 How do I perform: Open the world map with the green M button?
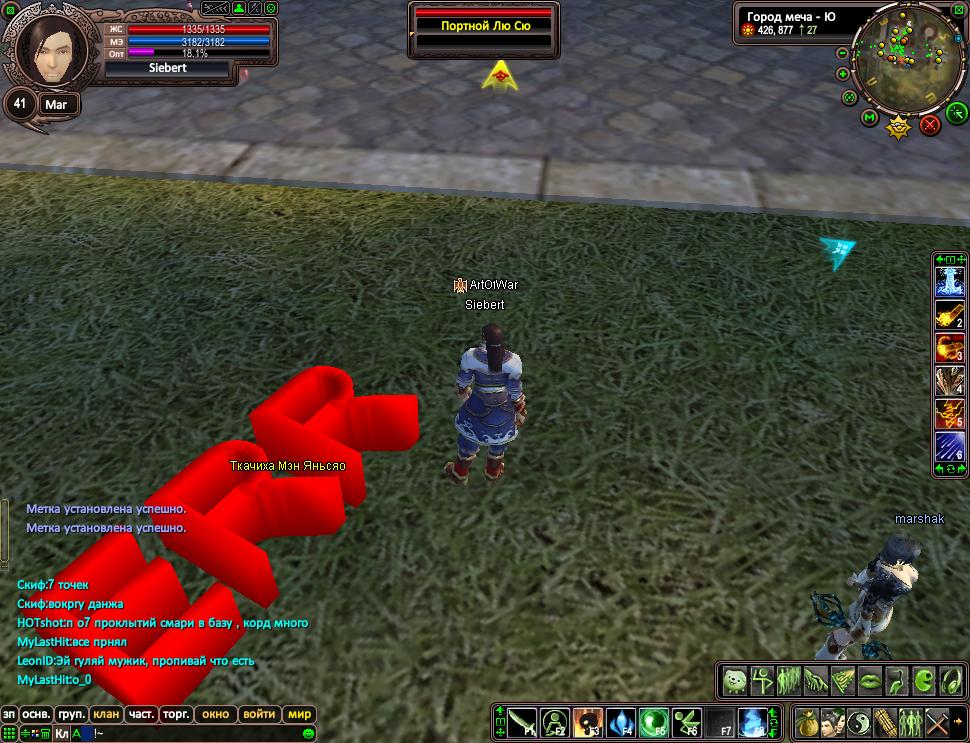pos(869,118)
